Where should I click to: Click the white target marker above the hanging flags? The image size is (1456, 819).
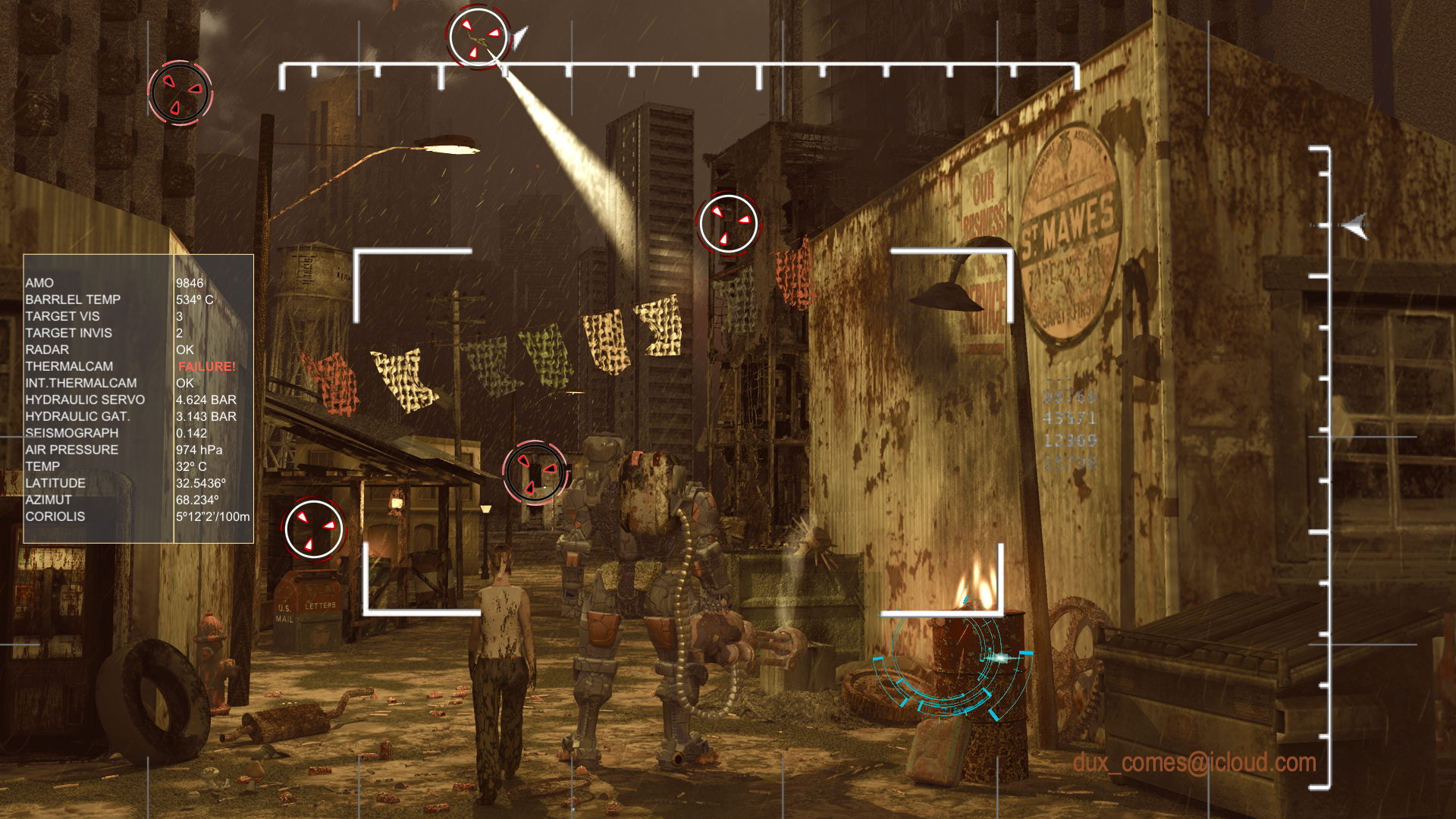point(728,224)
